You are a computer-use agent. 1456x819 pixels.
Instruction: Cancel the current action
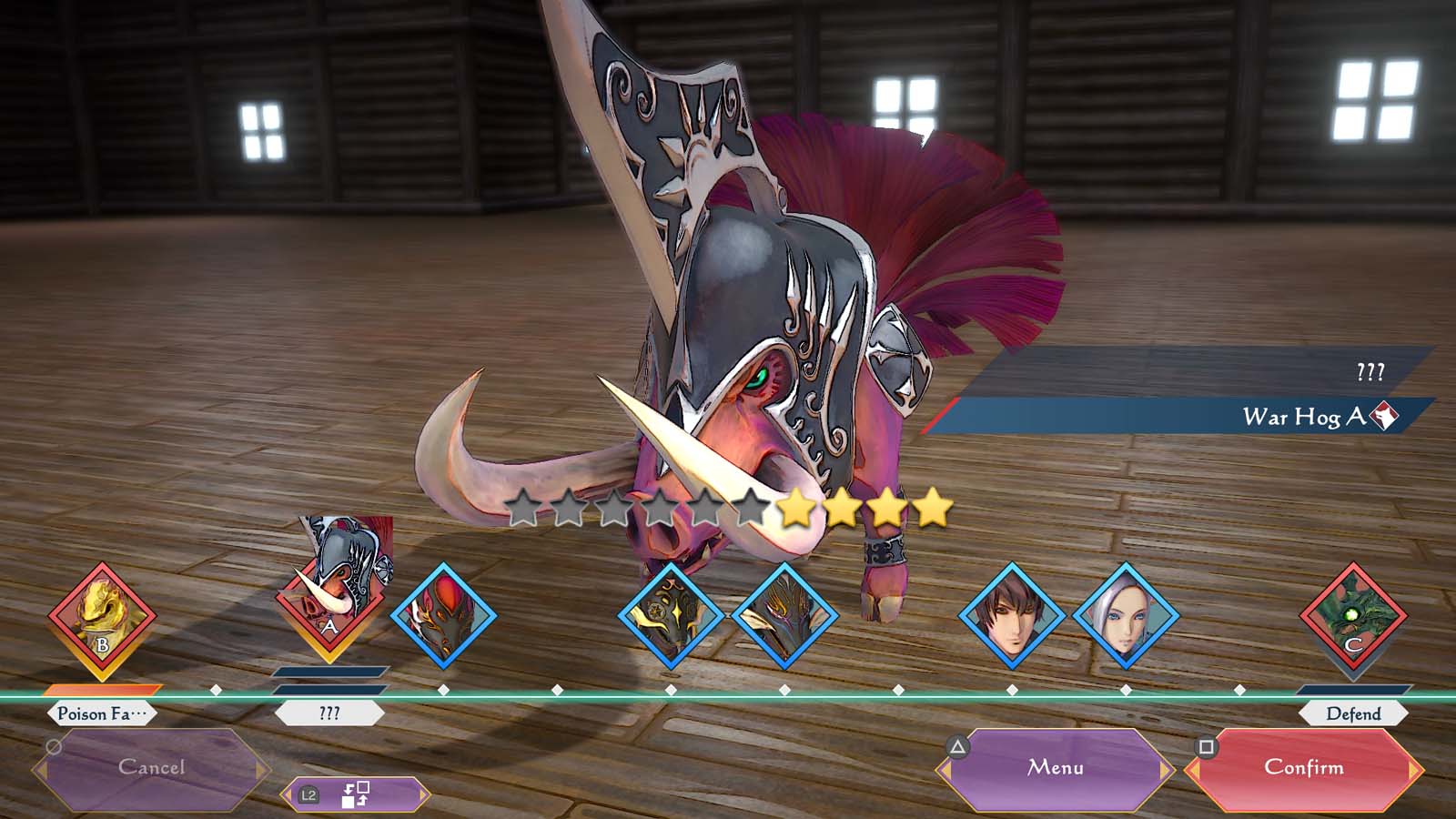click(x=151, y=768)
